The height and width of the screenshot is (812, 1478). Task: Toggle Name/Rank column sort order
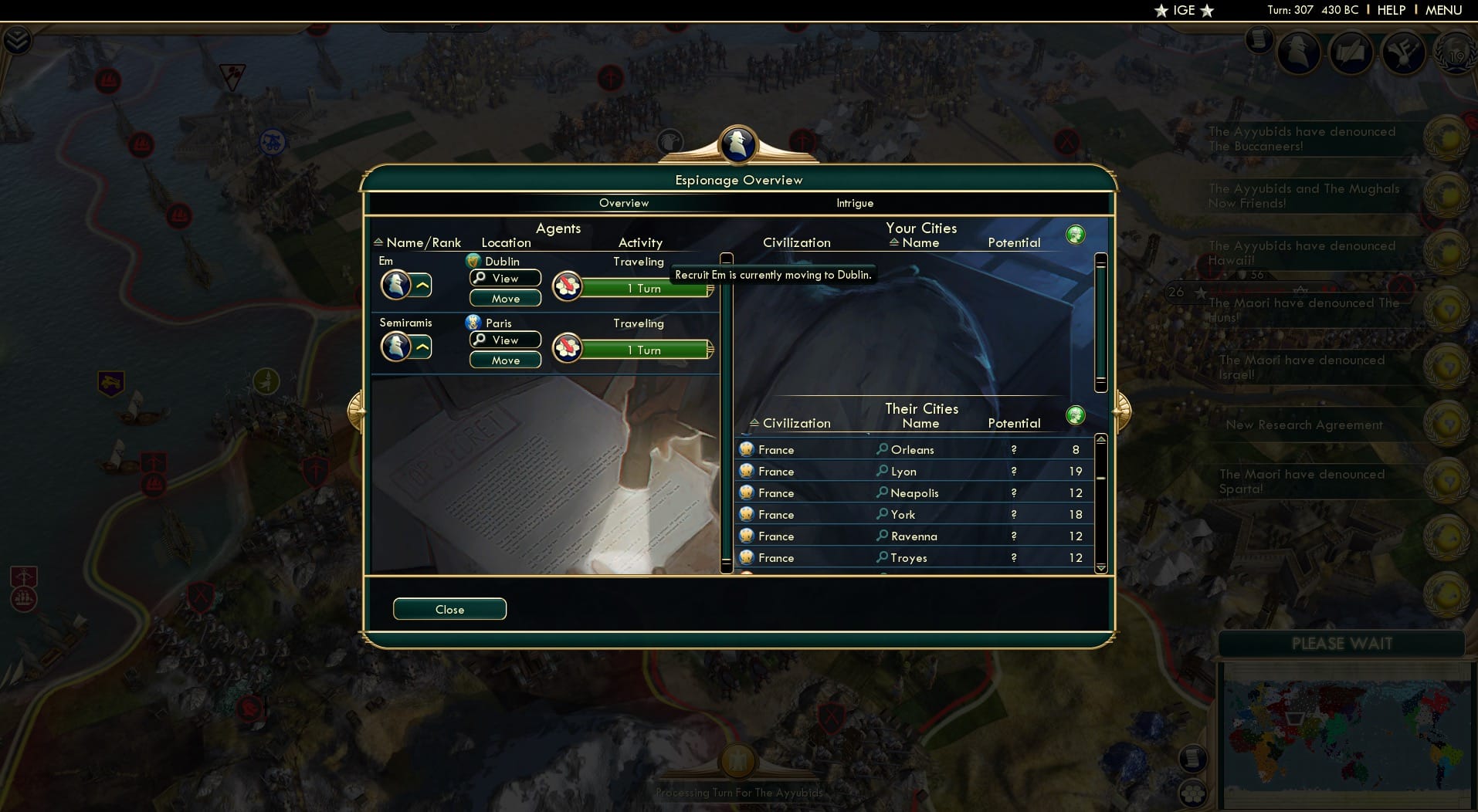(378, 242)
